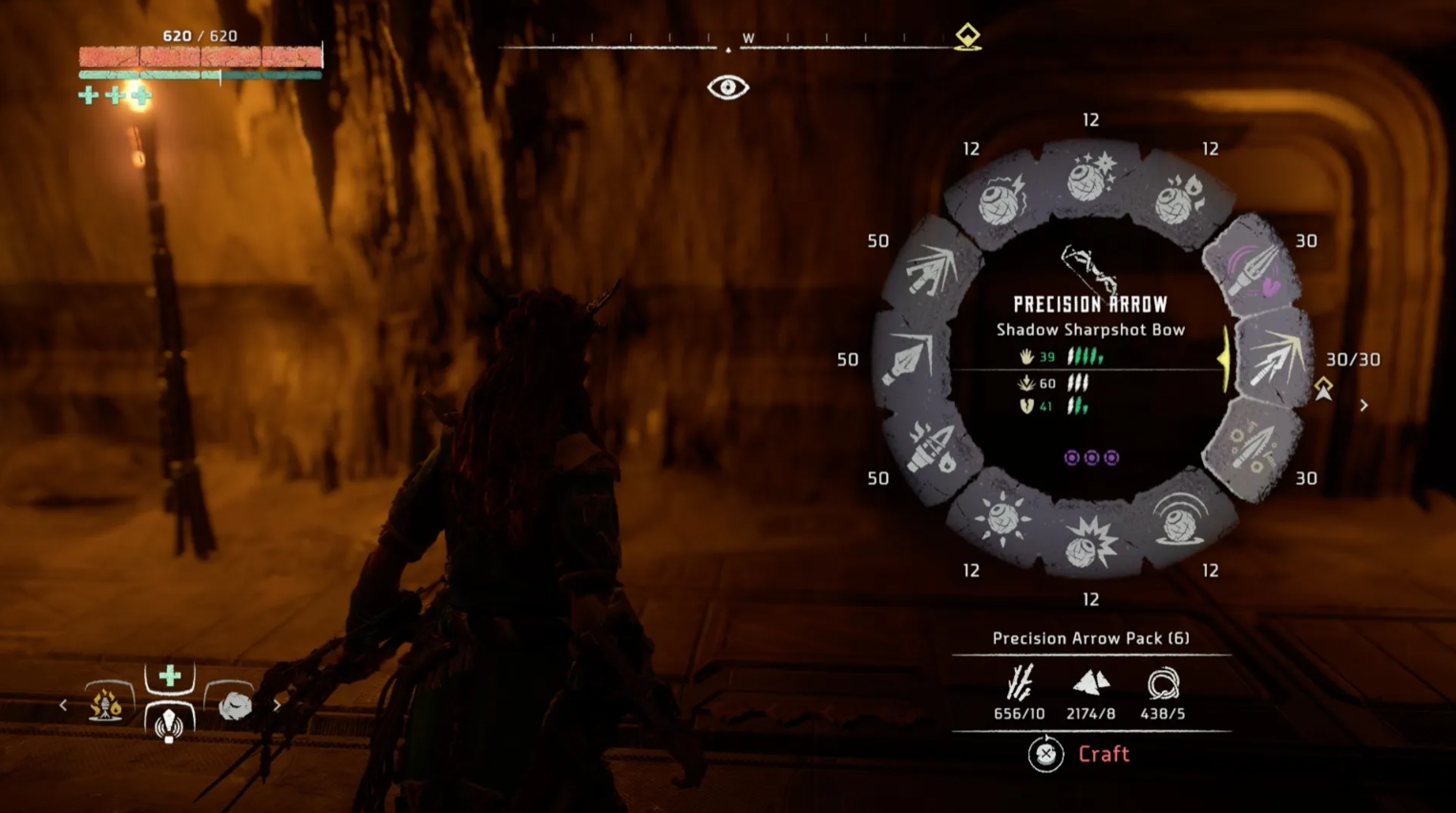Pick the lightning shock bomb slot
The height and width of the screenshot is (813, 1456).
[1001, 200]
